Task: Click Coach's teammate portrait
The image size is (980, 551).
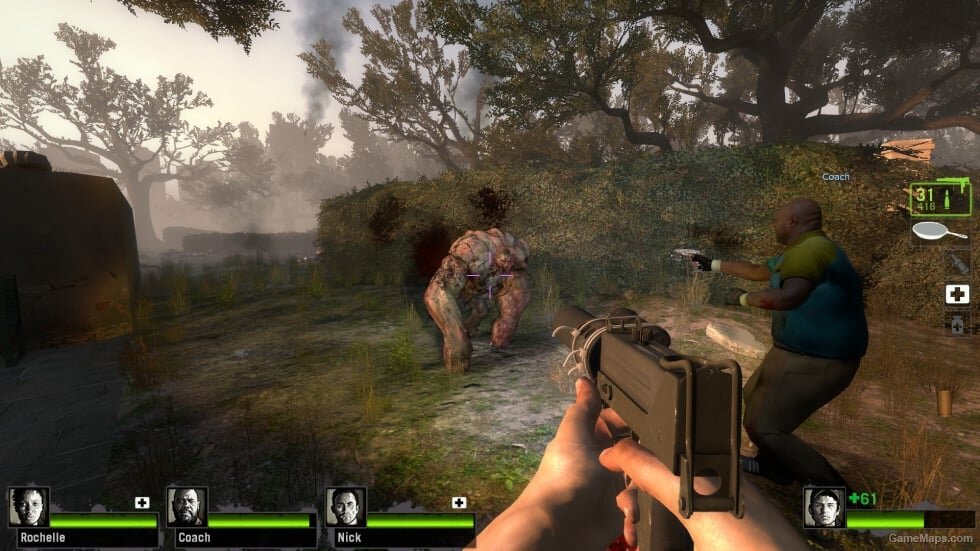Action: pyautogui.click(x=187, y=508)
